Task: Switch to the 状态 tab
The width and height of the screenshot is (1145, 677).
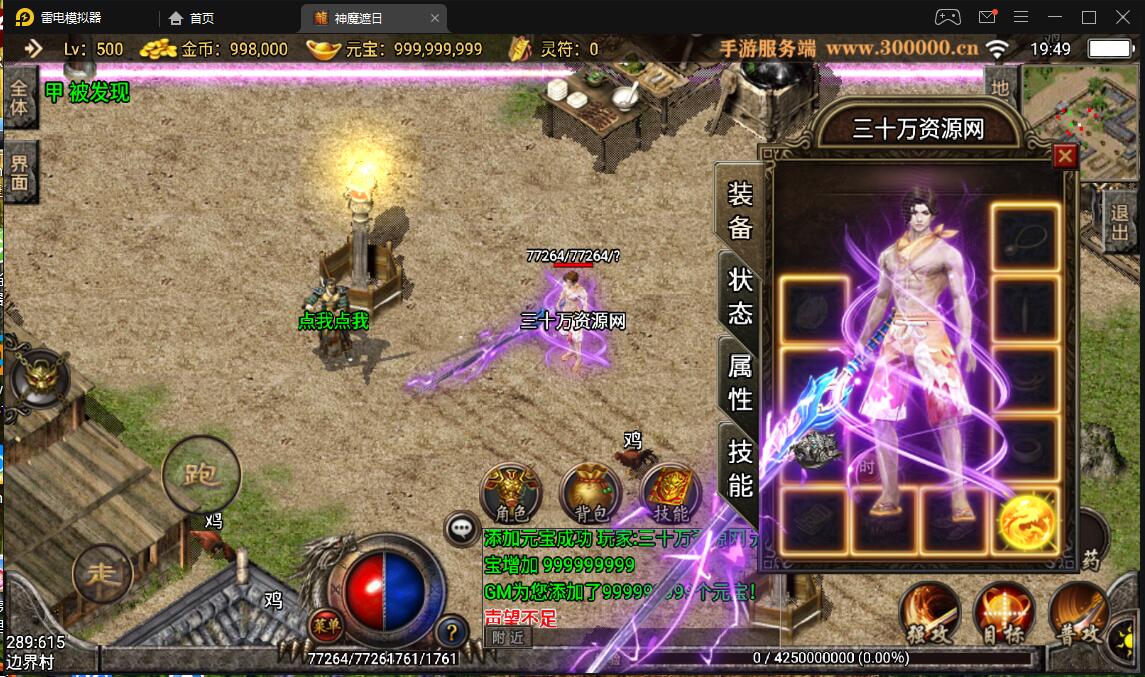Action: click(740, 297)
